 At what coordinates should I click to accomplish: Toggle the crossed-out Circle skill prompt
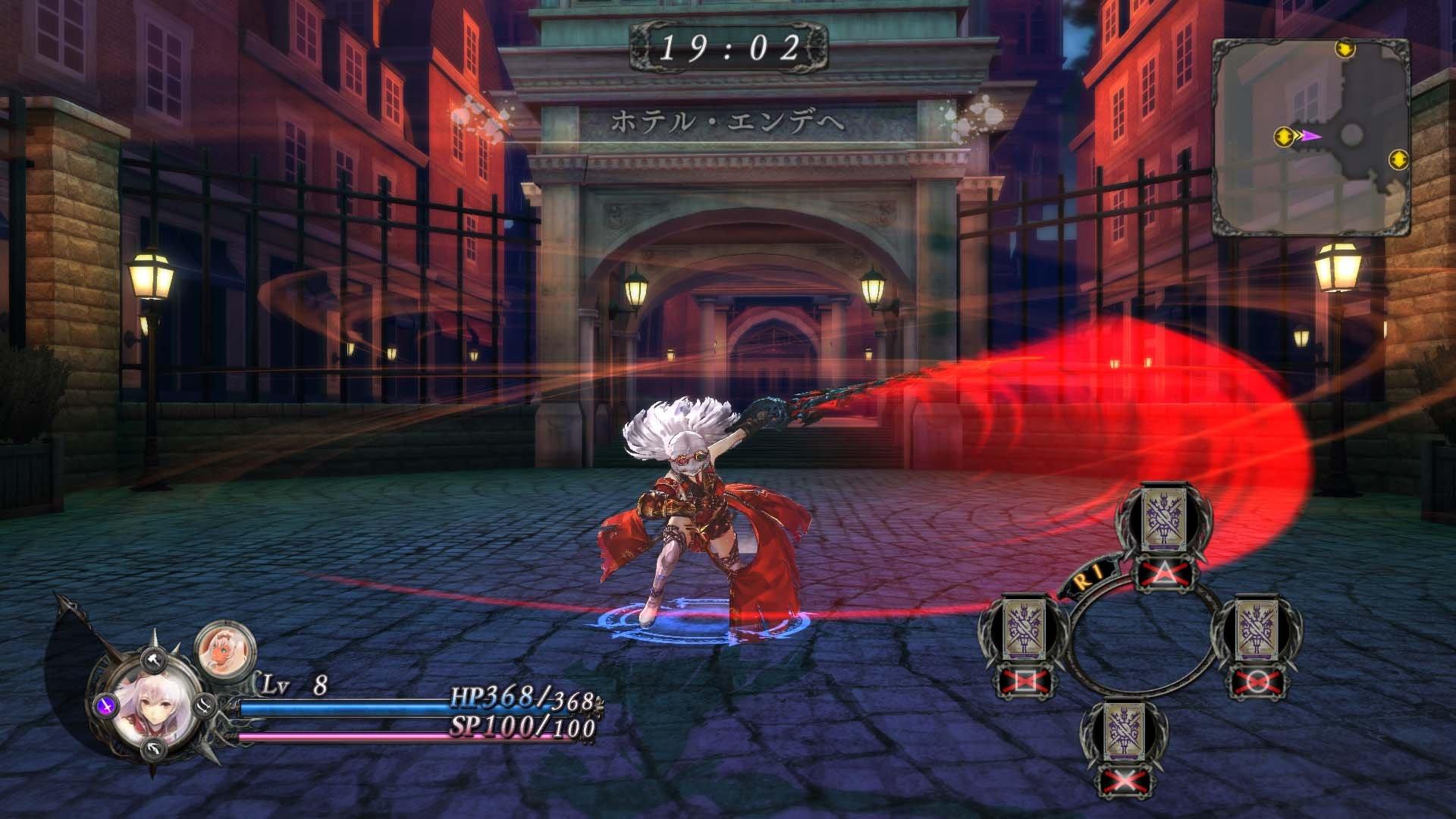coord(1257,680)
